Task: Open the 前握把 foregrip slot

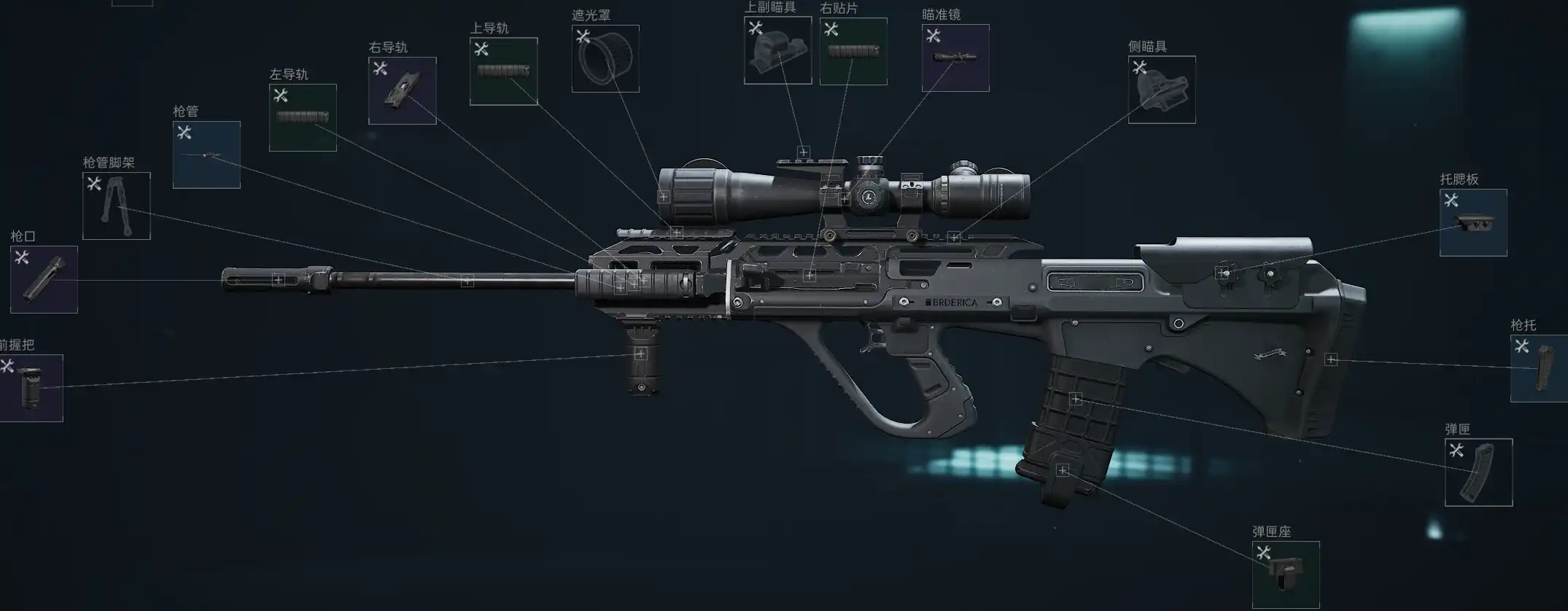Action: pyautogui.click(x=31, y=388)
